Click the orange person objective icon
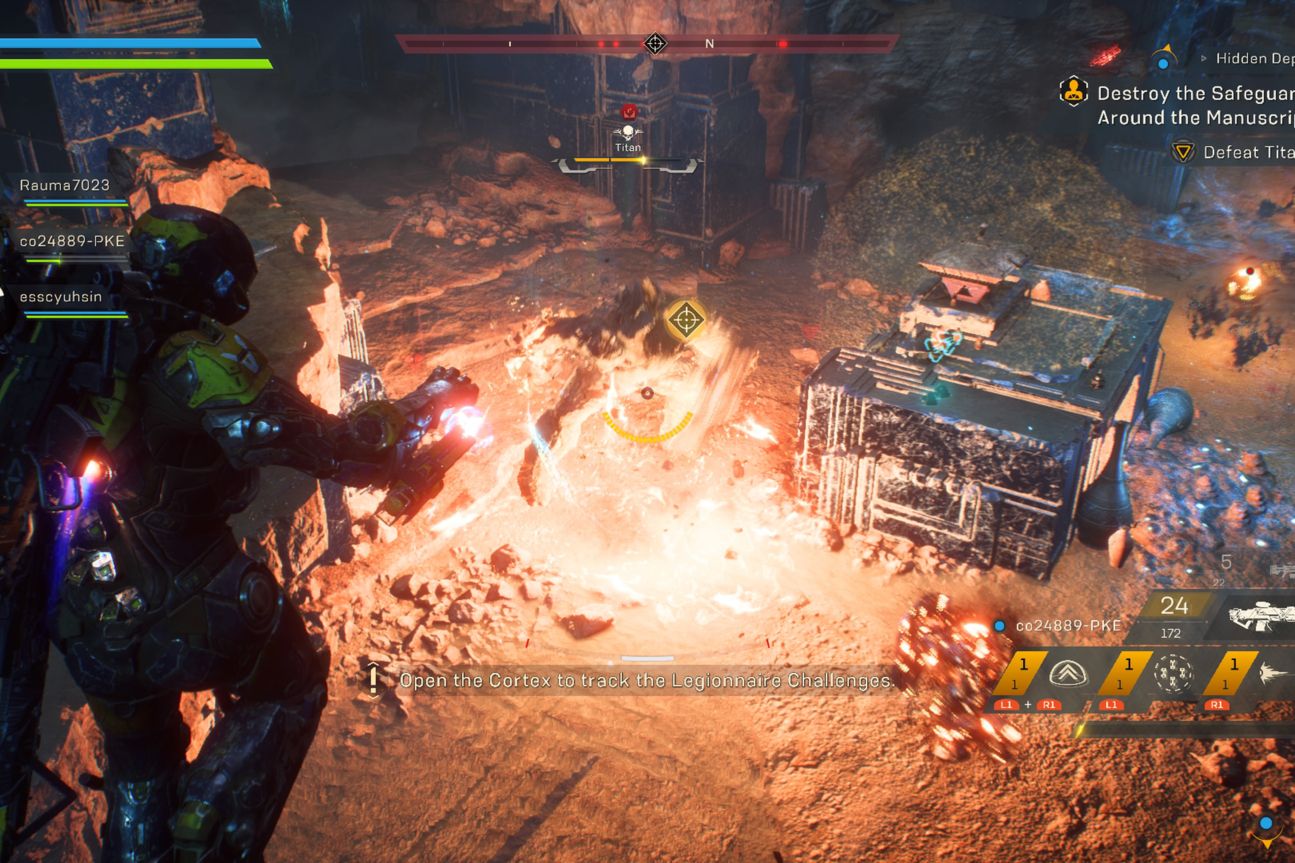 pos(1074,92)
